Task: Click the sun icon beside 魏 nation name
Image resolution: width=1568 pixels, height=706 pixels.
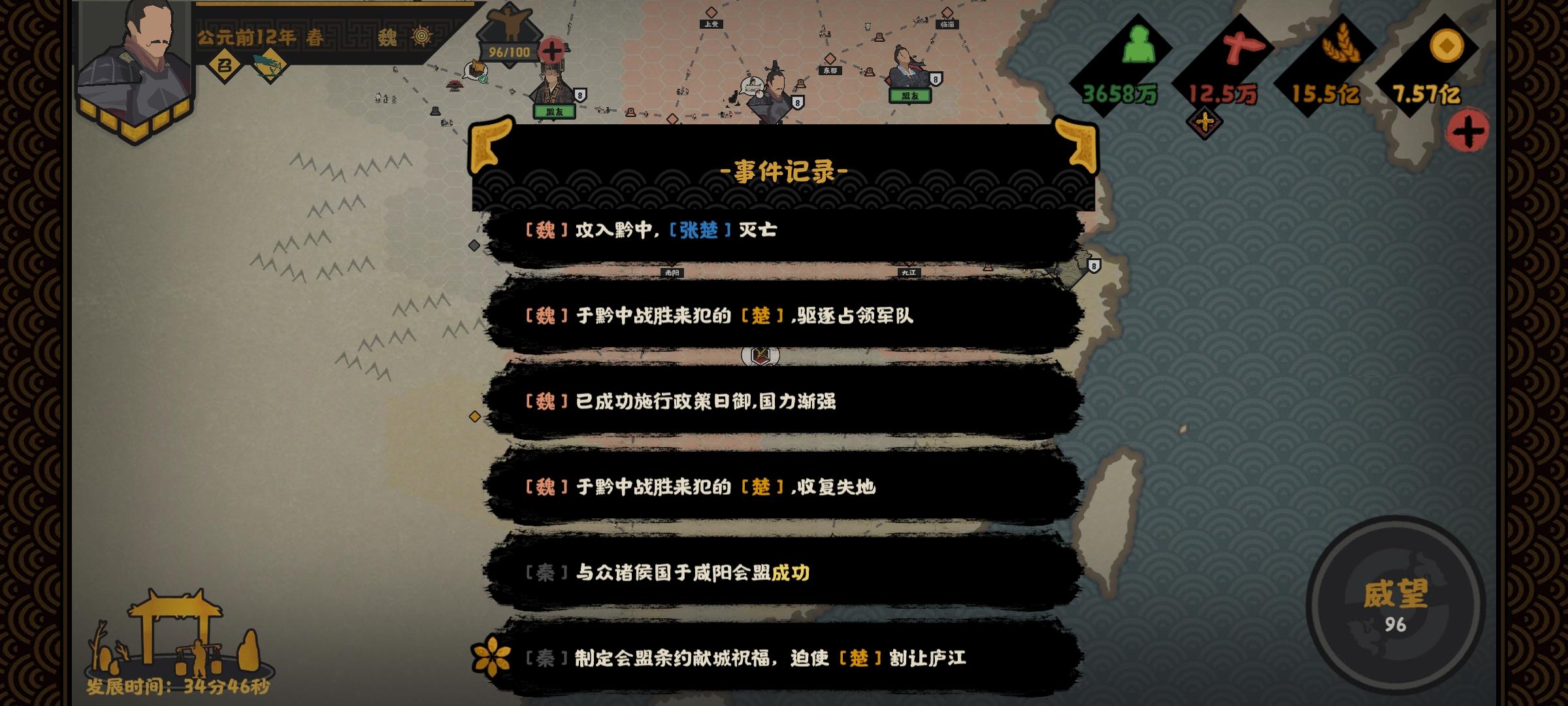Action: click(423, 37)
